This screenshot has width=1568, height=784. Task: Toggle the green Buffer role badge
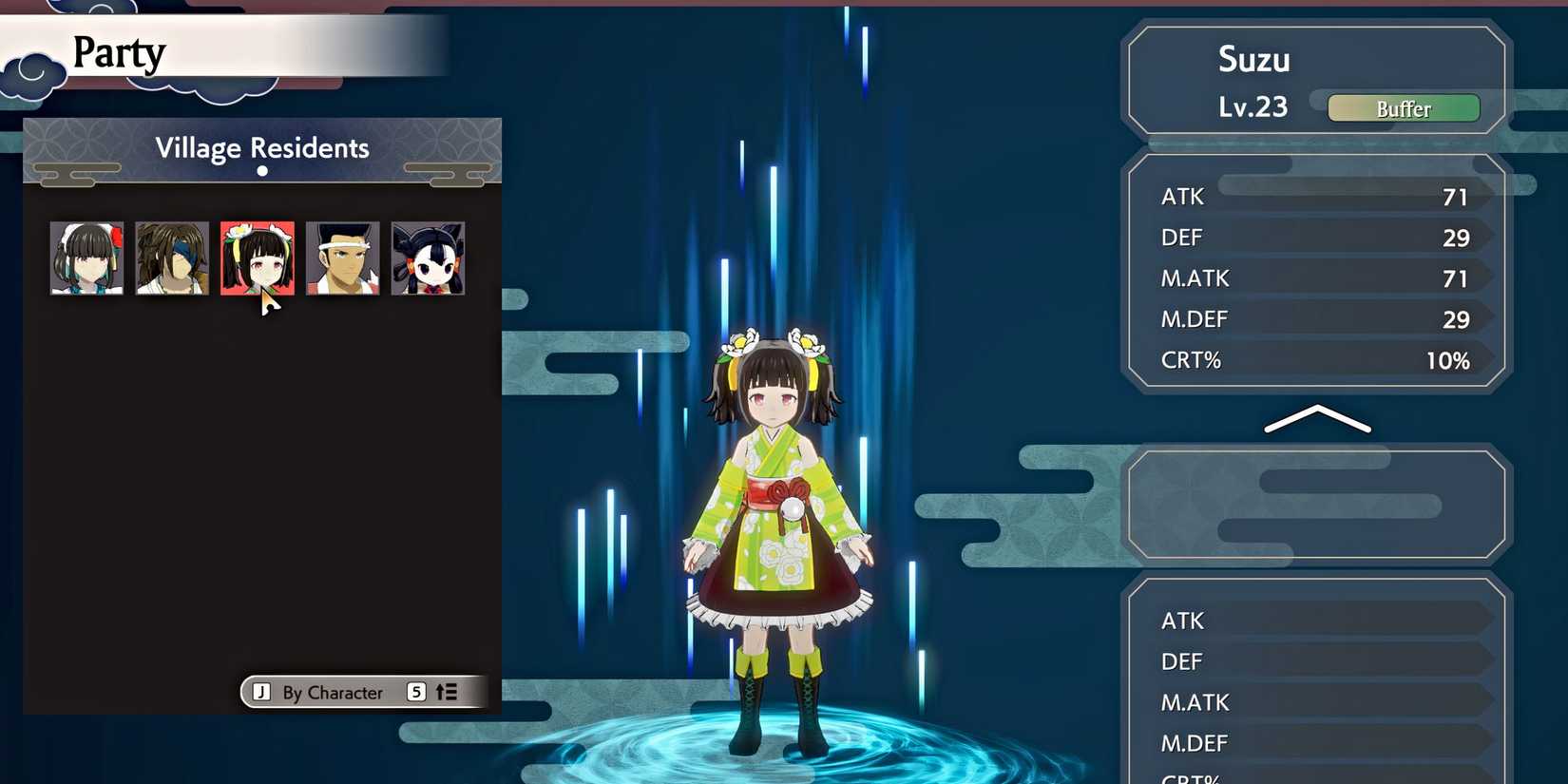point(1403,107)
